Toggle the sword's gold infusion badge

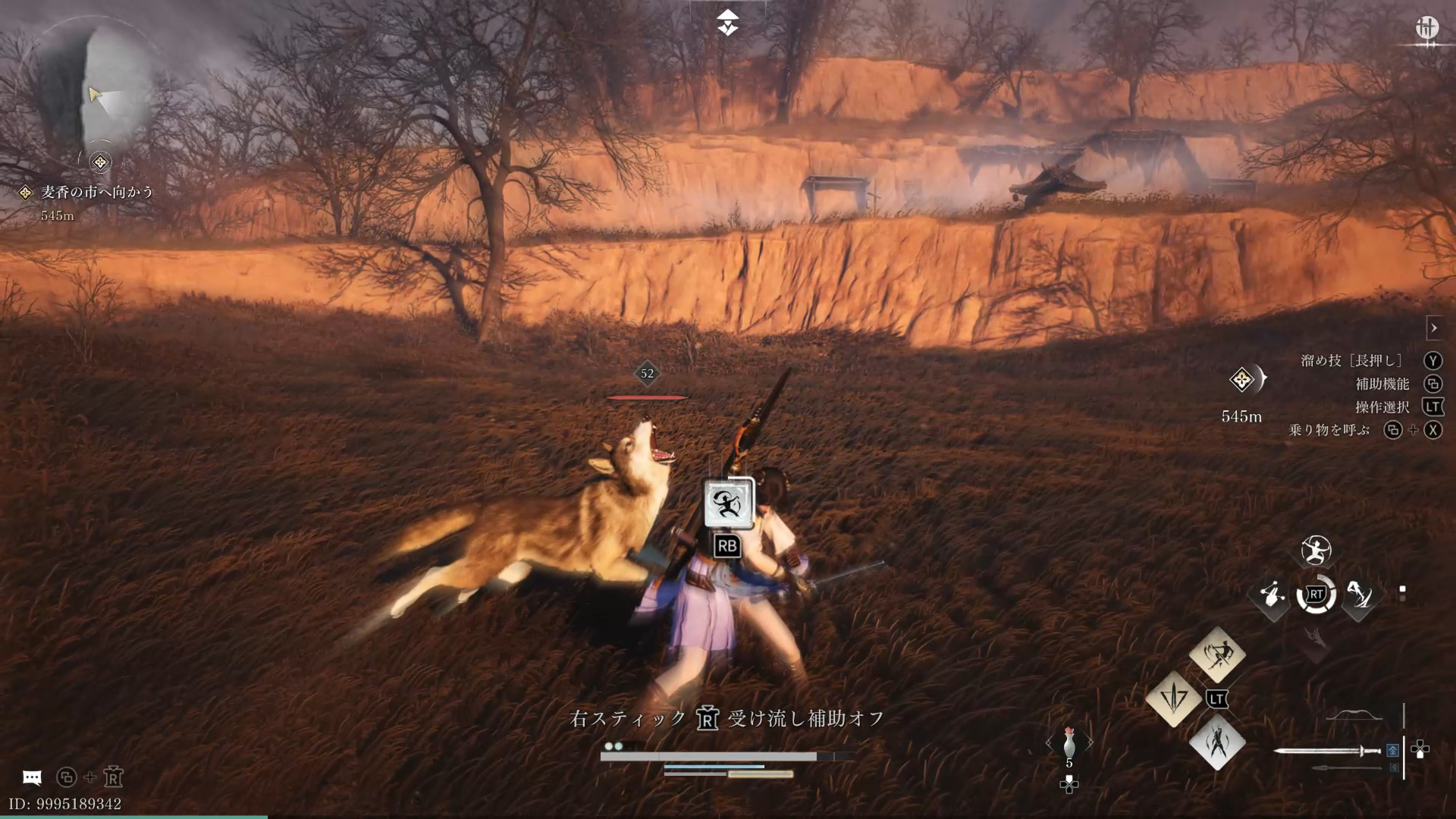tap(1393, 750)
